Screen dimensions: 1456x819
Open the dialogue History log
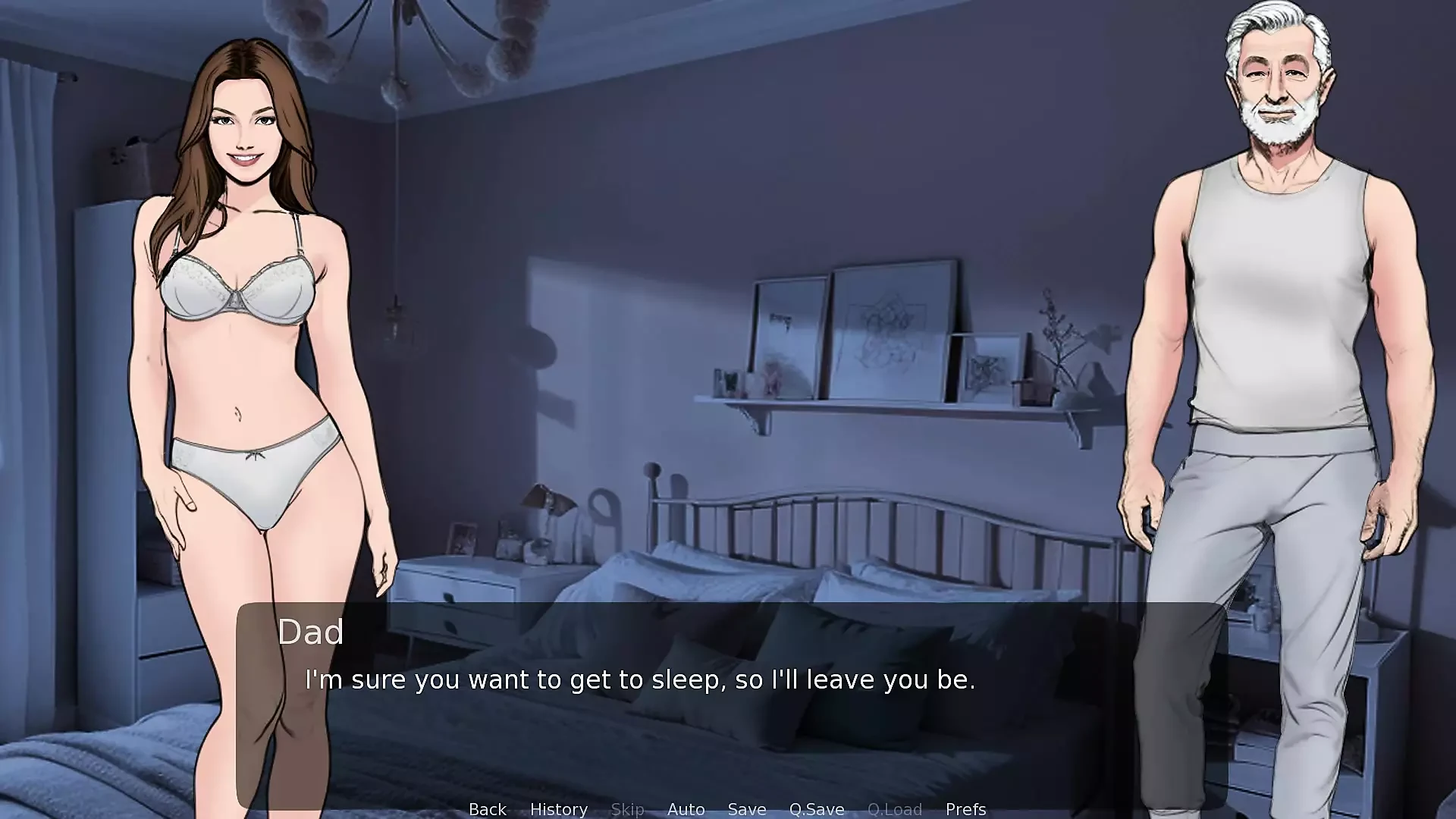point(559,809)
